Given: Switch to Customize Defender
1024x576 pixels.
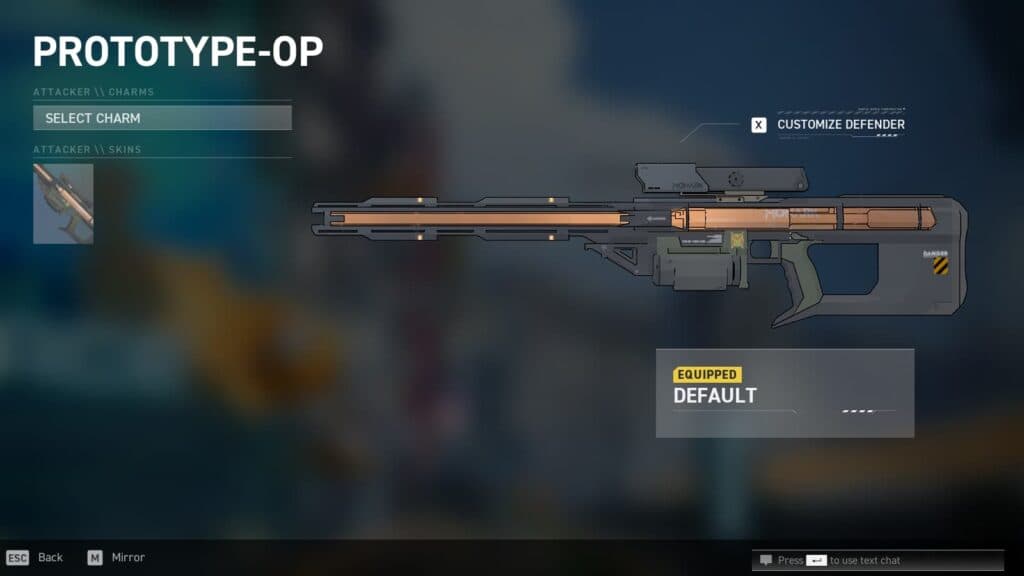Looking at the screenshot, I should (x=829, y=125).
